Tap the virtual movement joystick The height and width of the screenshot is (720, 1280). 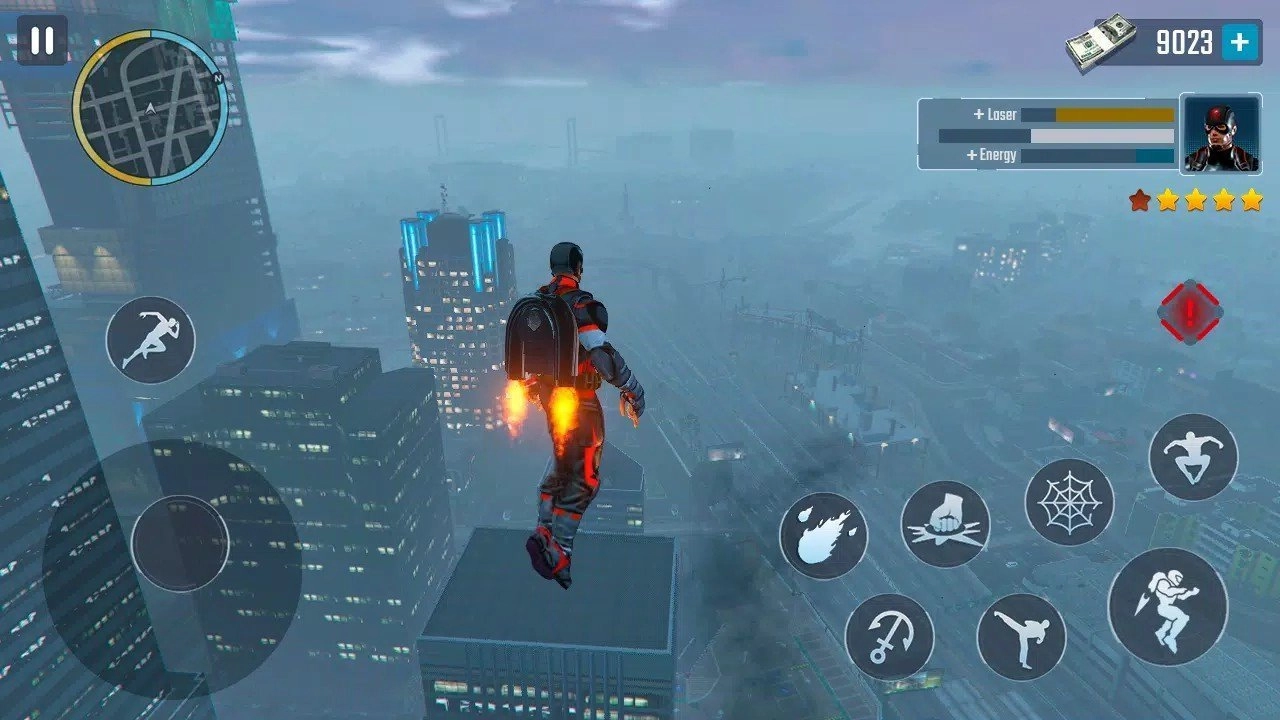coord(180,543)
